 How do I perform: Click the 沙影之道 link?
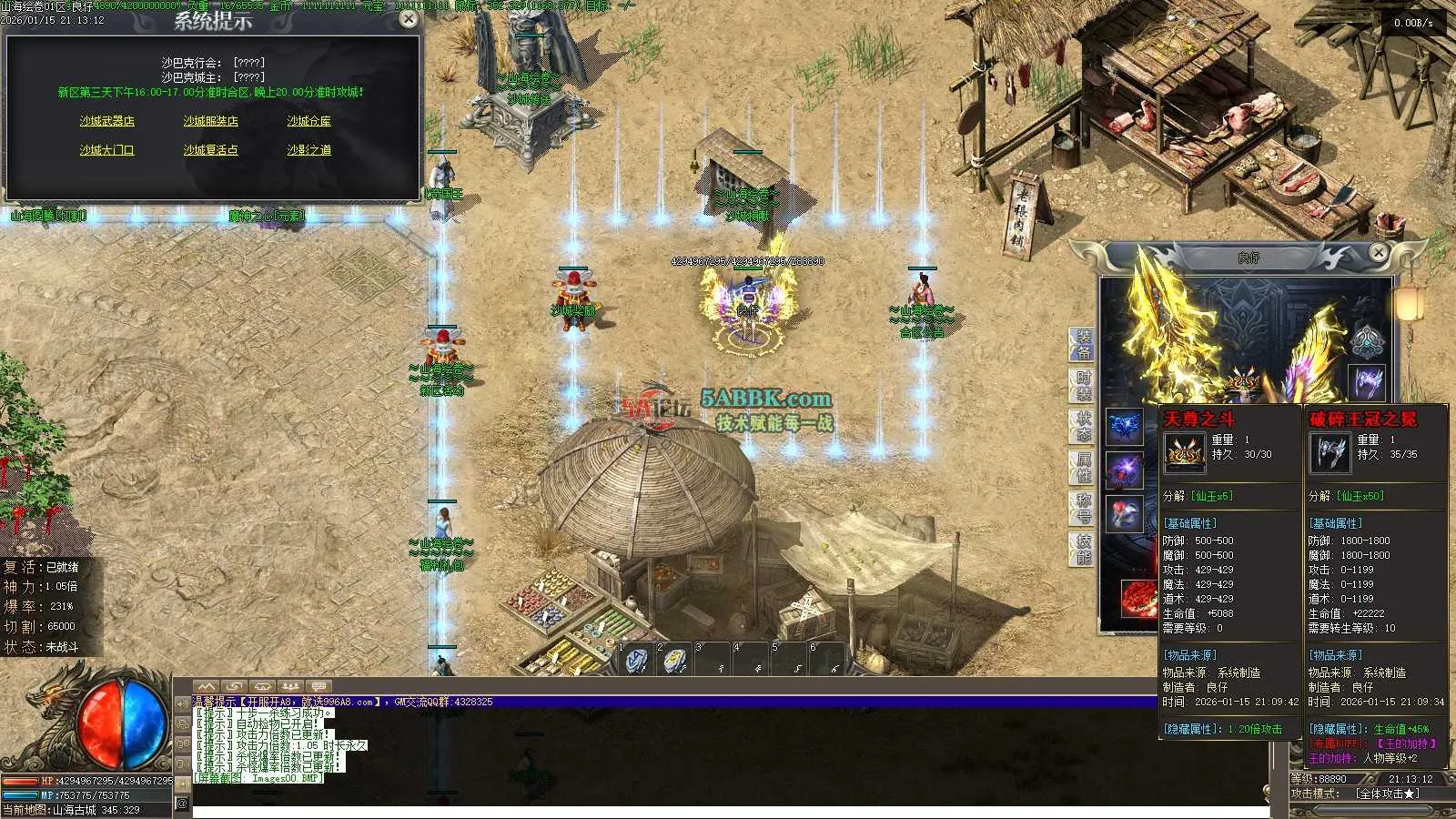point(309,150)
